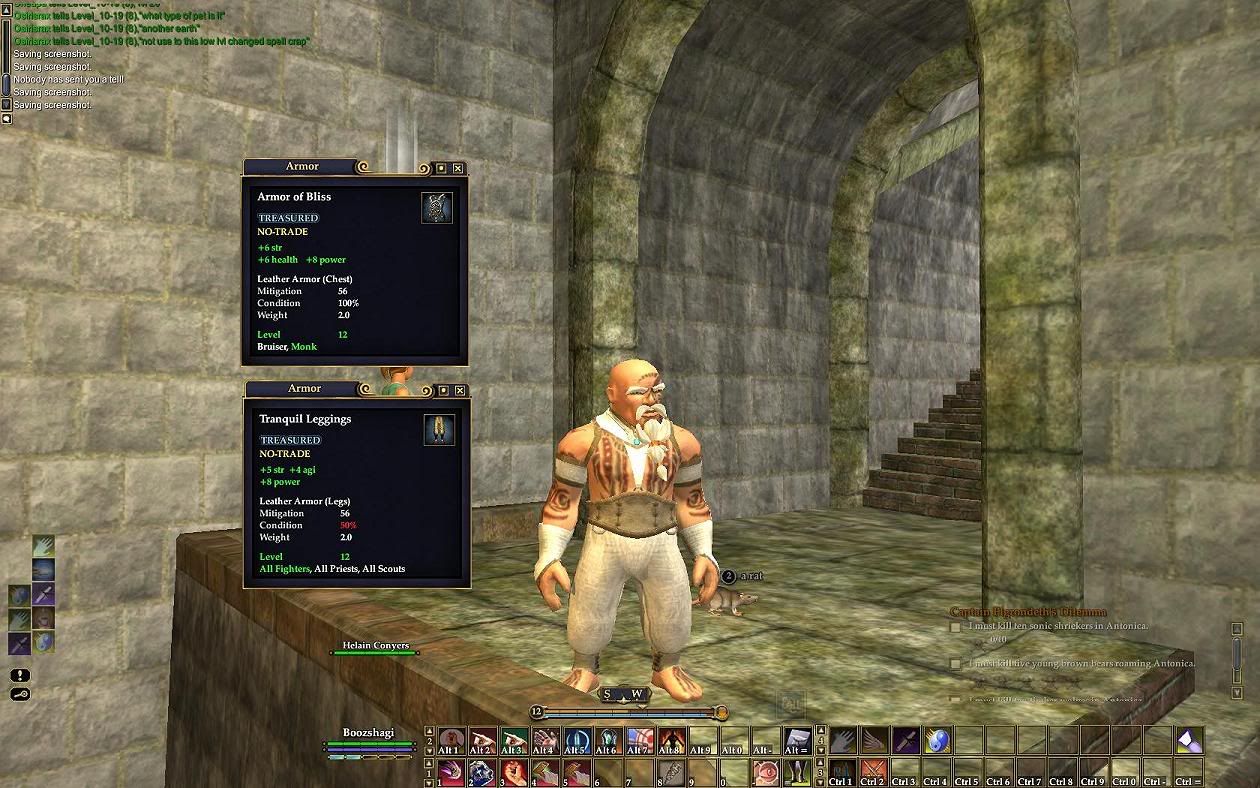Click the Tranquil Leggings item icon
Screen dimensions: 1260x788
[x=439, y=429]
